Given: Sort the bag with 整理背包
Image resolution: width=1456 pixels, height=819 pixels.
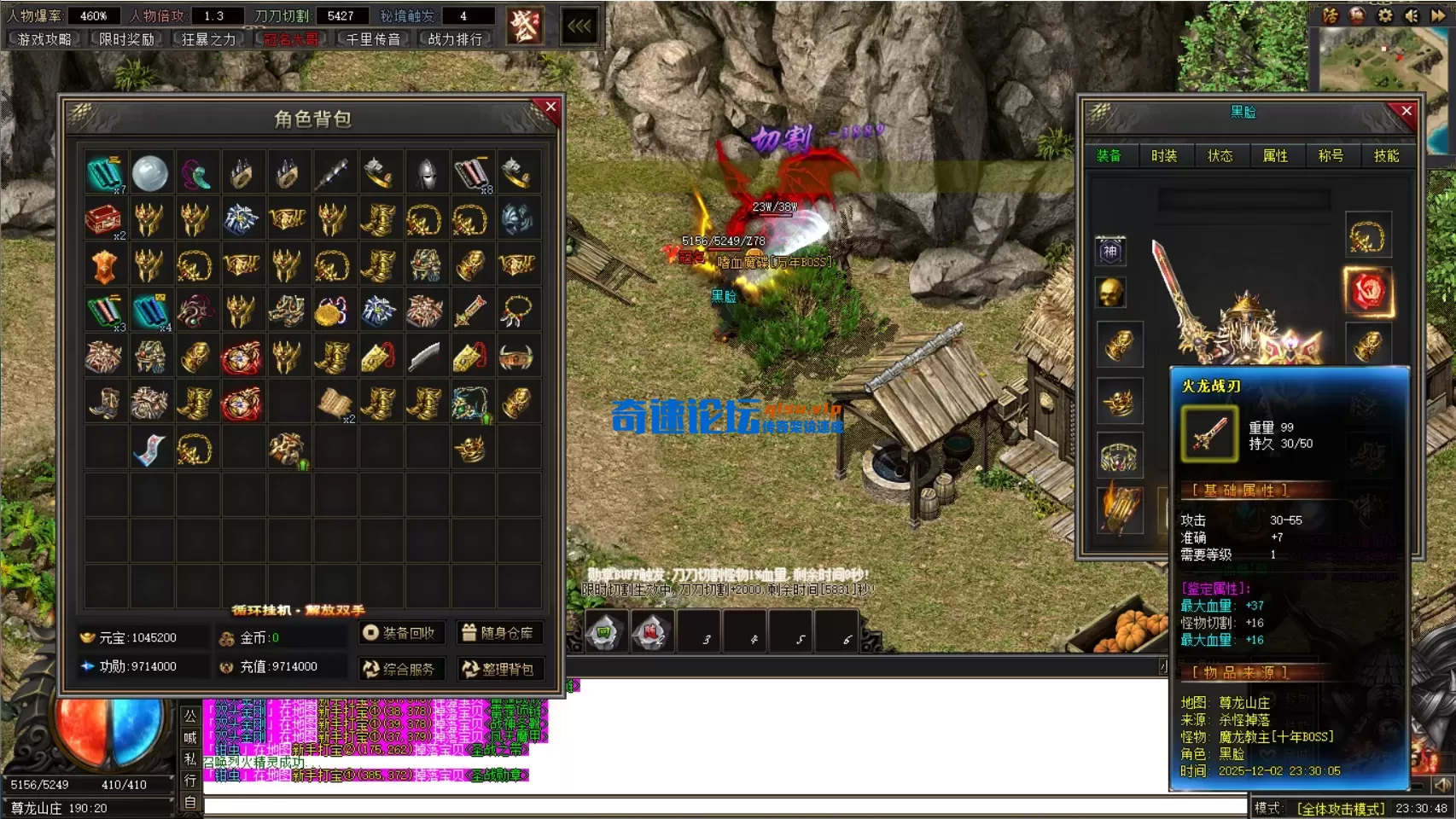Looking at the screenshot, I should pyautogui.click(x=498, y=669).
